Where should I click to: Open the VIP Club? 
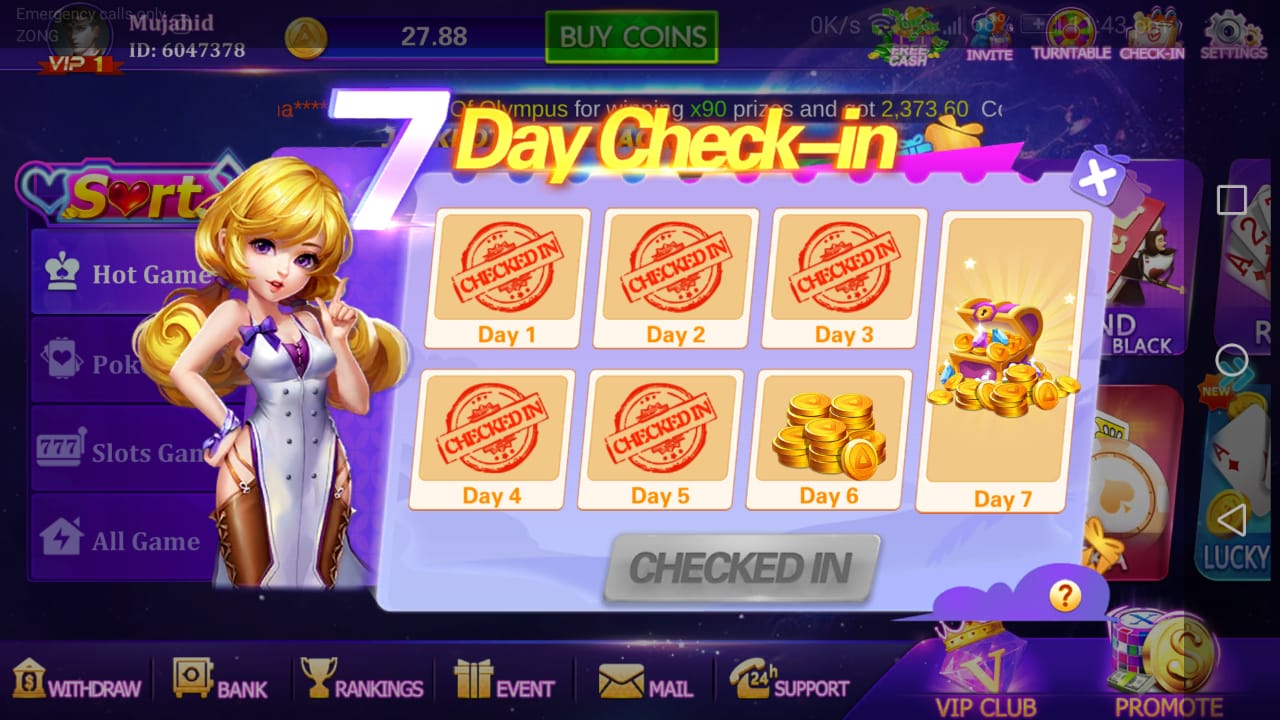pyautogui.click(x=985, y=668)
